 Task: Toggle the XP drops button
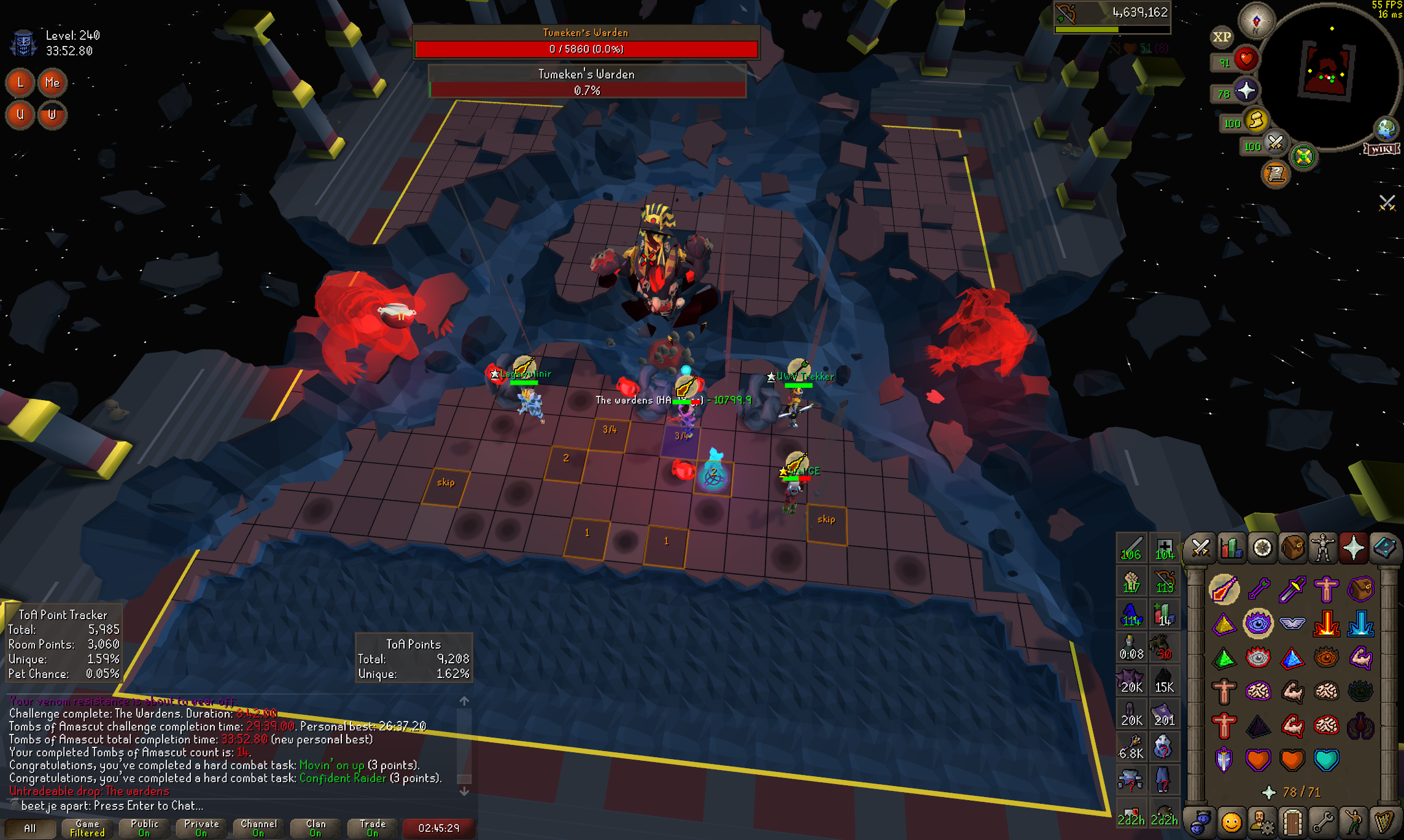point(1222,37)
